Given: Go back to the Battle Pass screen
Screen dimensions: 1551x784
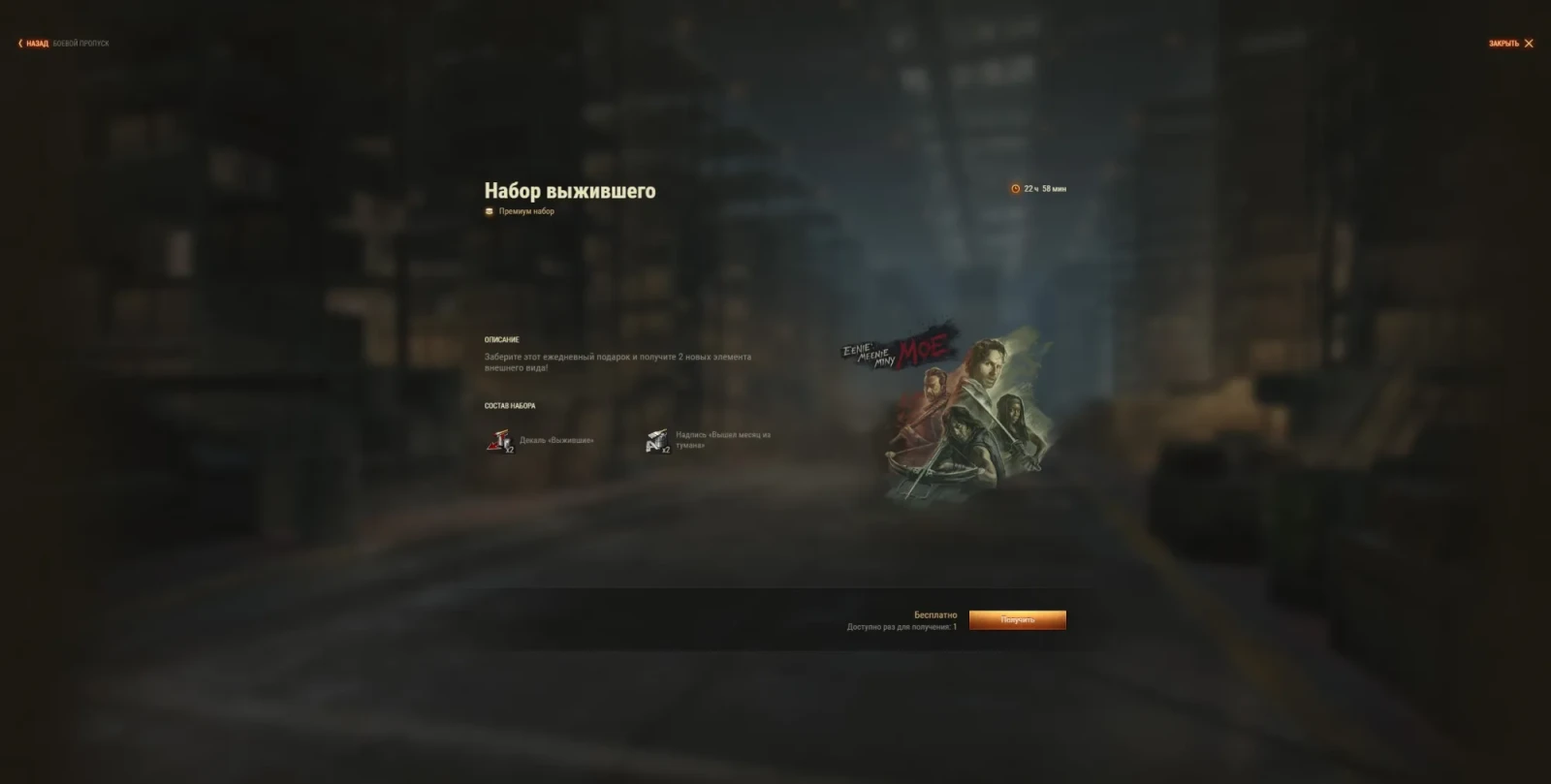Looking at the screenshot, I should 35,44.
